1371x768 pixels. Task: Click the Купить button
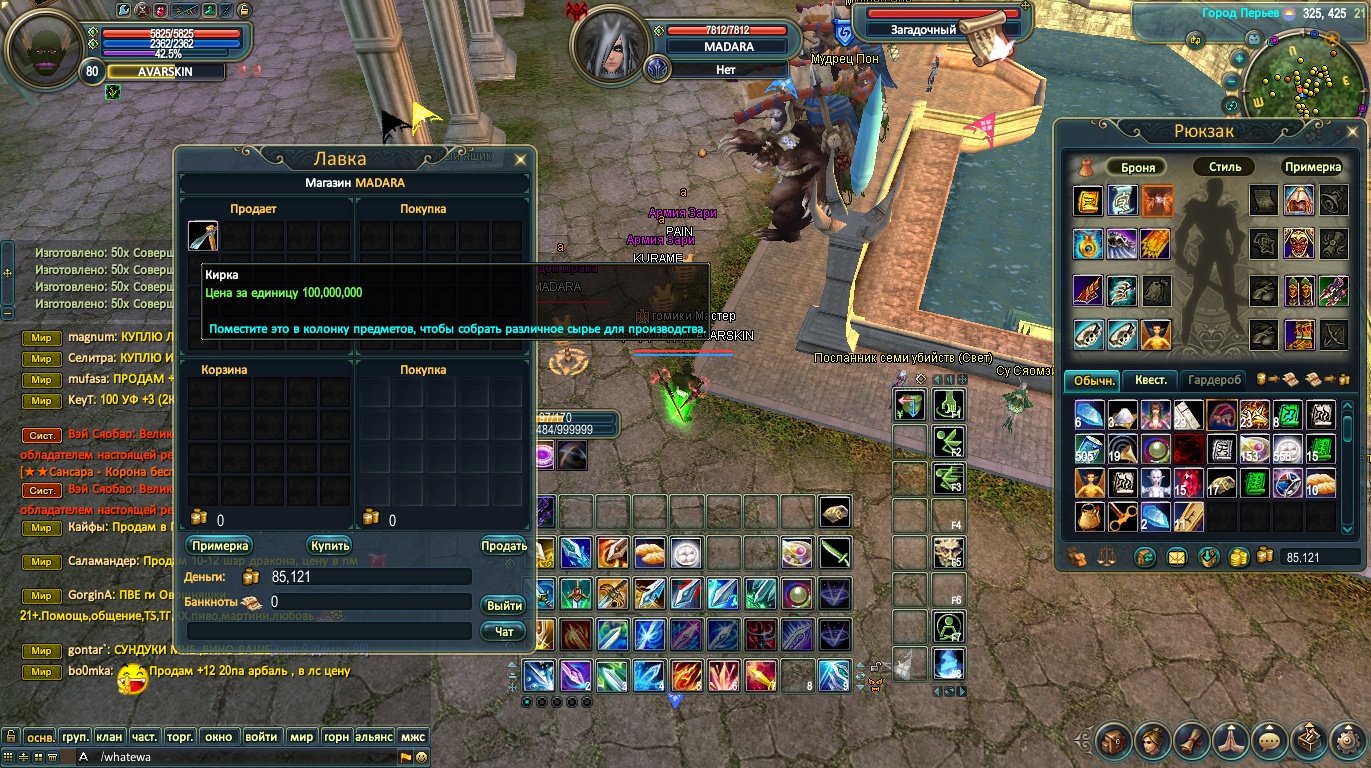coord(329,546)
